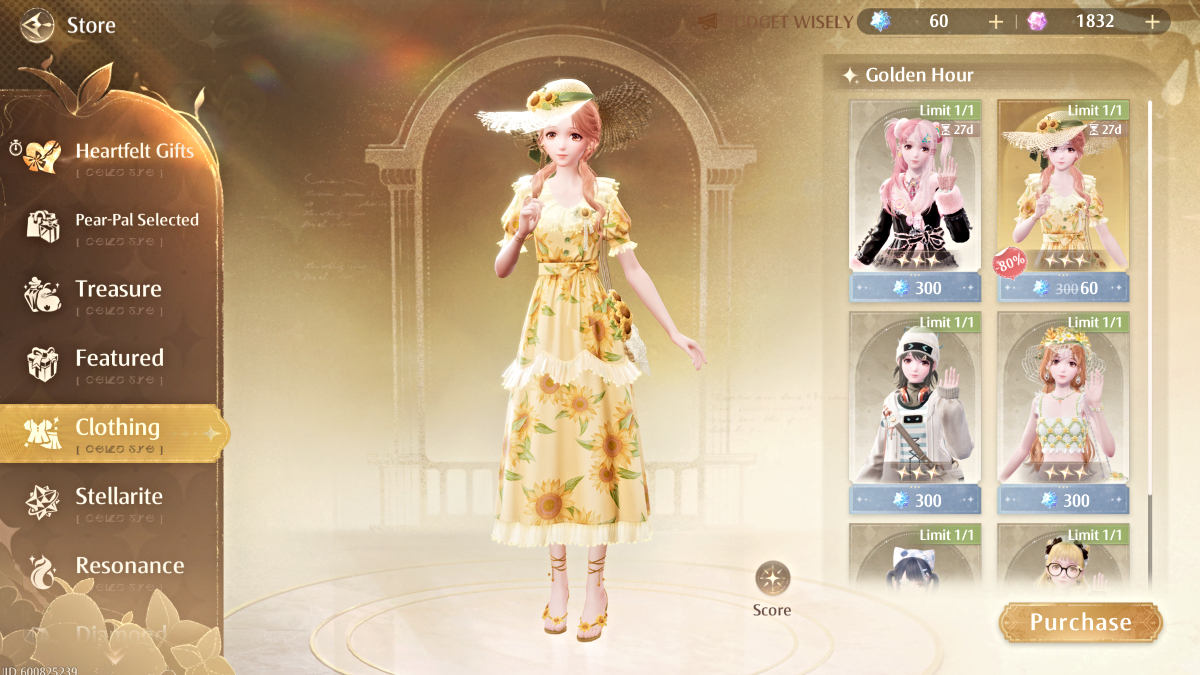The image size is (1200, 675).
Task: Switch to the Stellarite category
Action: (x=118, y=497)
